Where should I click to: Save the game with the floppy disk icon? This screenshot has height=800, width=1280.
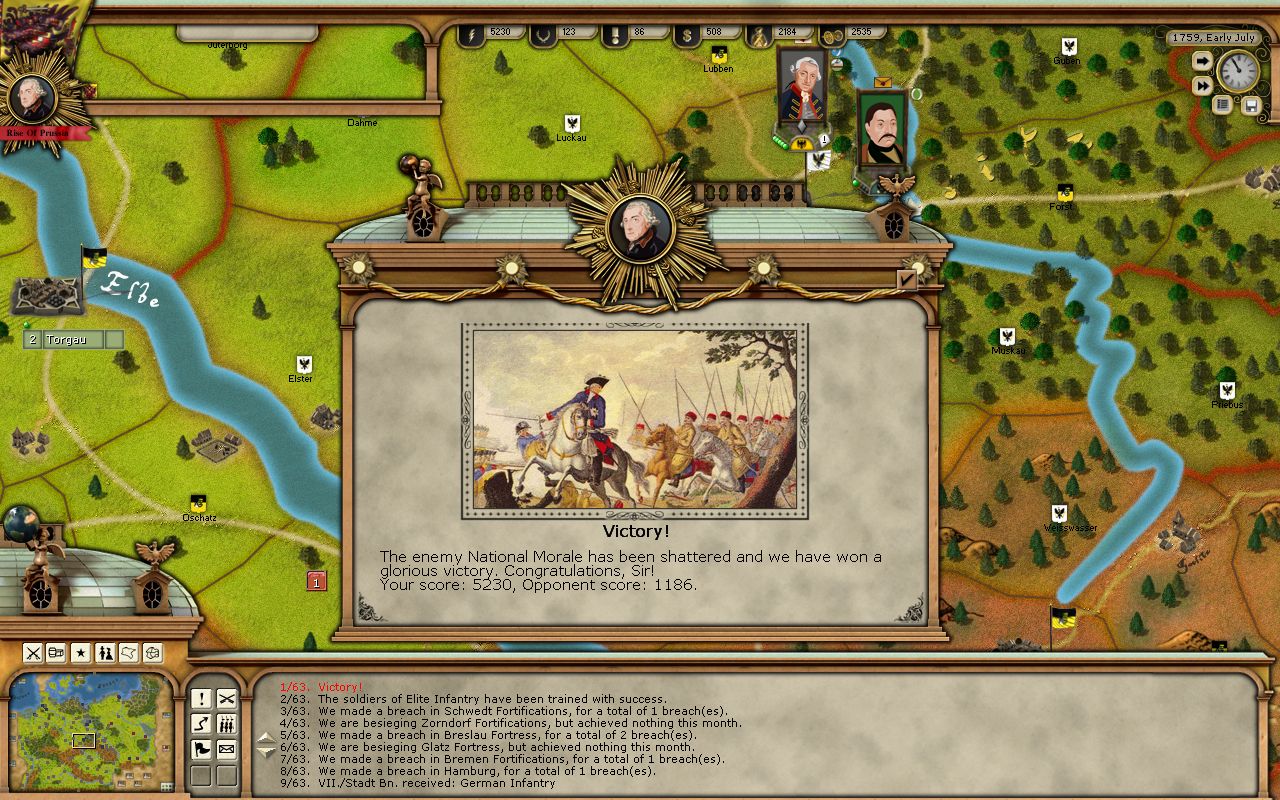tap(1250, 104)
